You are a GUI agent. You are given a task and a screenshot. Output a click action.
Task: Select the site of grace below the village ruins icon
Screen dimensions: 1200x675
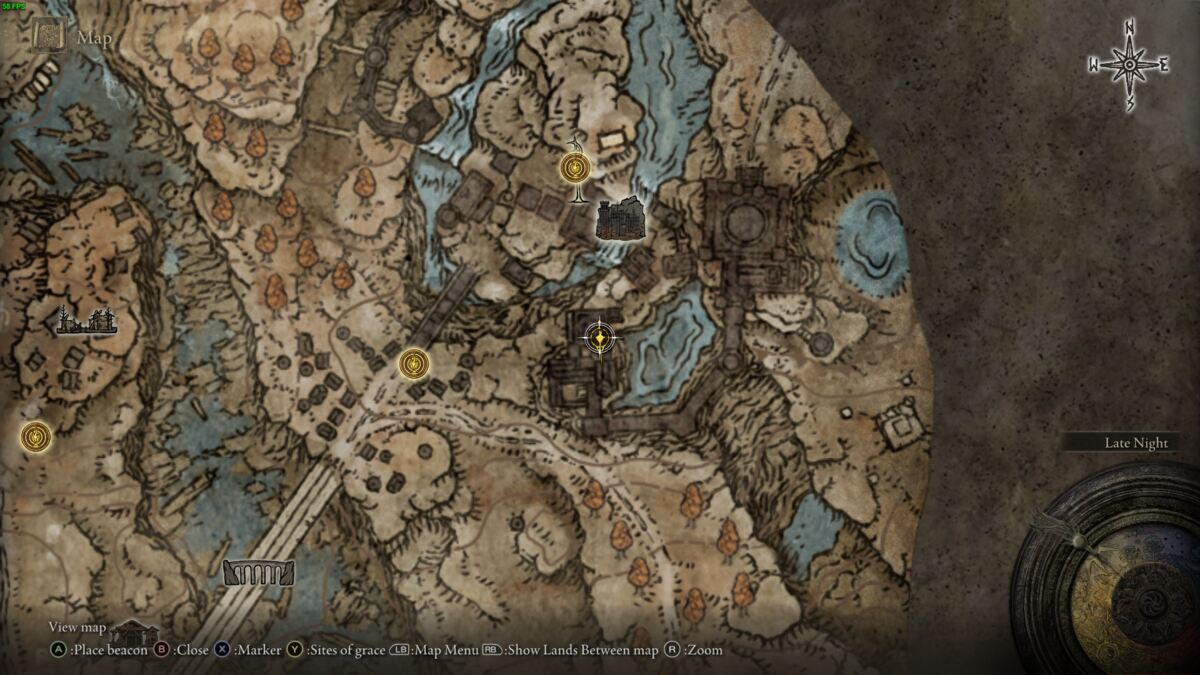36,436
